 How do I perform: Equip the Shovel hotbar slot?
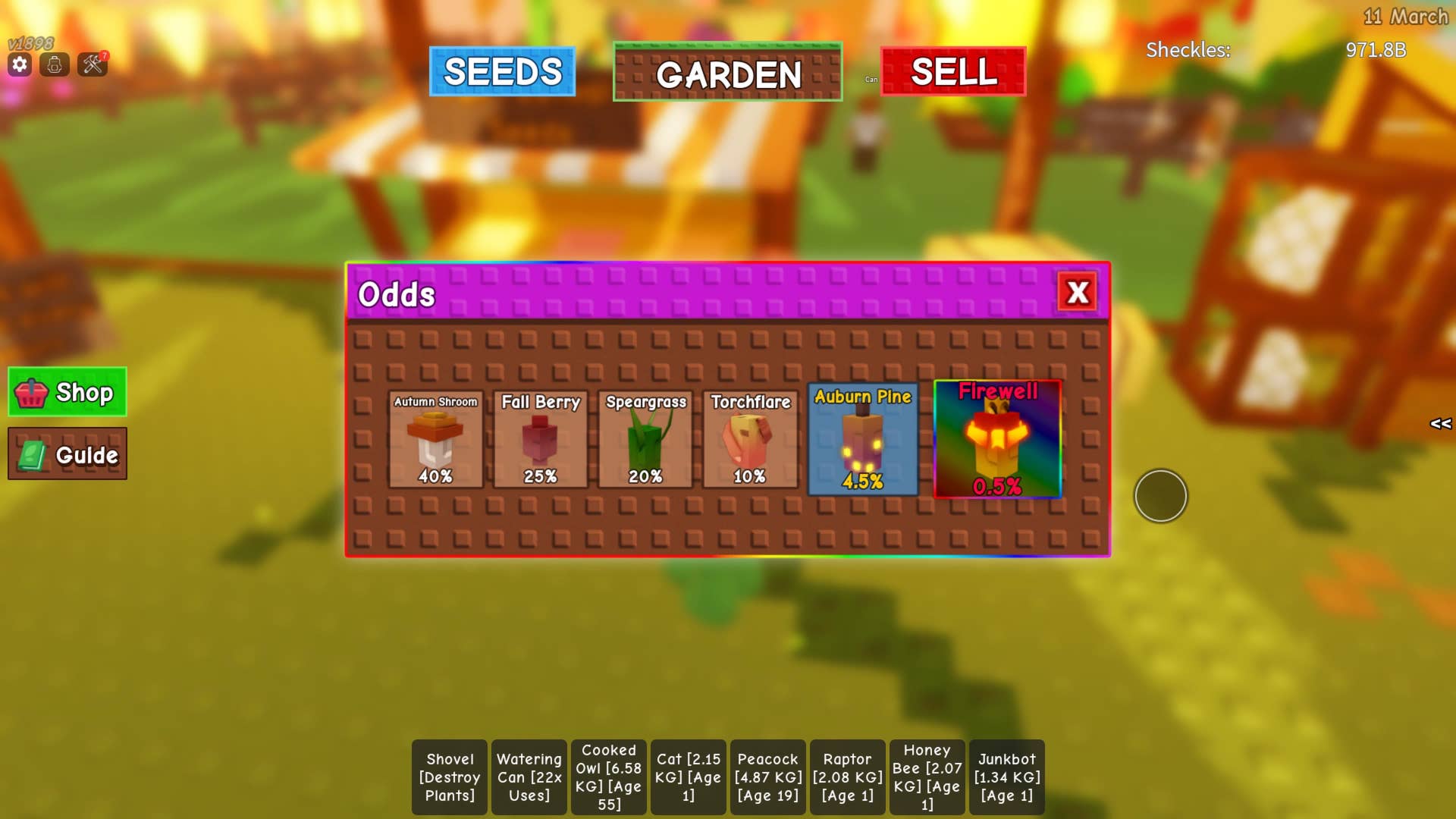coord(450,777)
